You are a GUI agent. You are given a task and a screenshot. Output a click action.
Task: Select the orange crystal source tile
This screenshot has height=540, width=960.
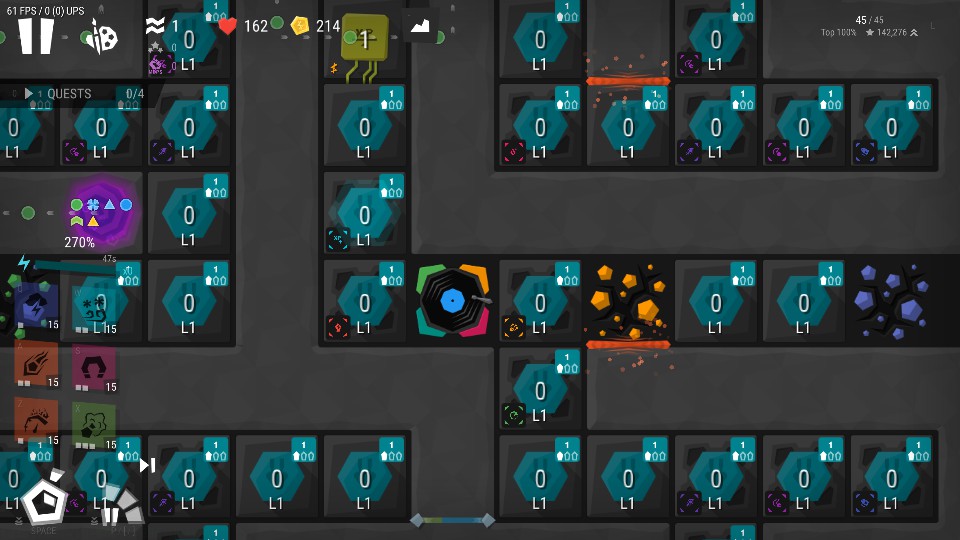pos(627,301)
